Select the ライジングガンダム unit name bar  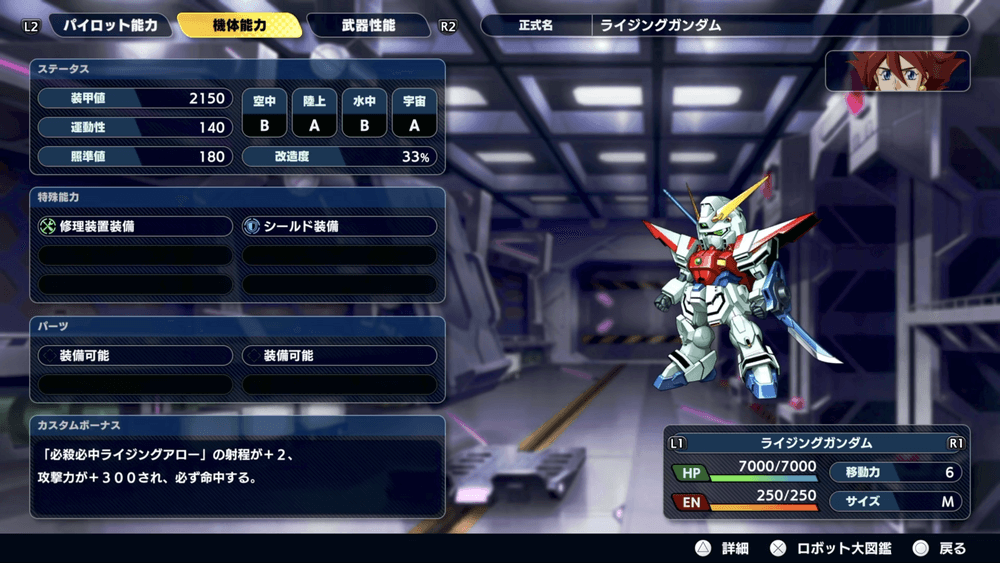point(816,442)
